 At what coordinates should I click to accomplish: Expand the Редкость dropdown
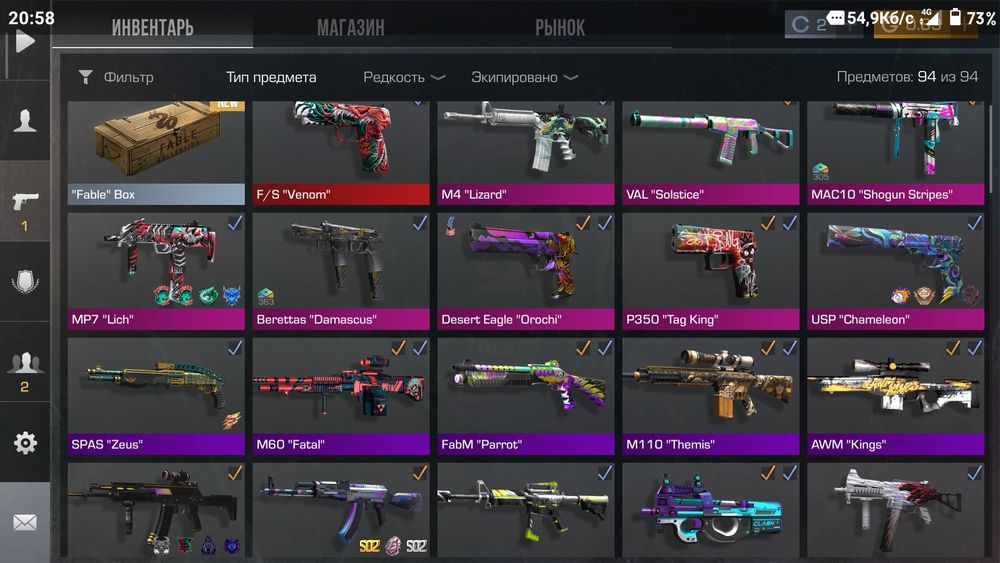tap(403, 77)
